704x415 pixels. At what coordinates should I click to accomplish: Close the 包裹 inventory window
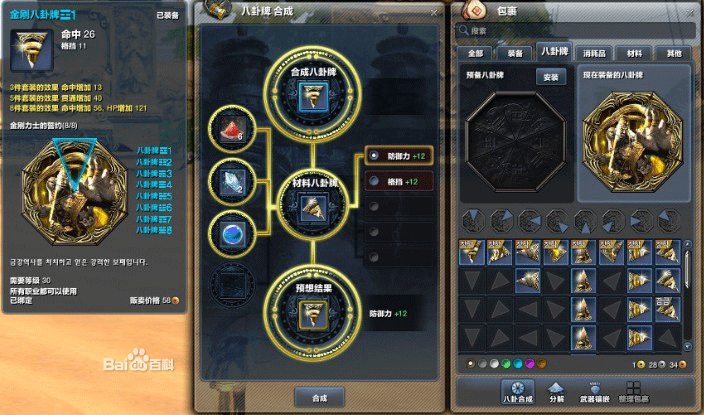point(688,13)
